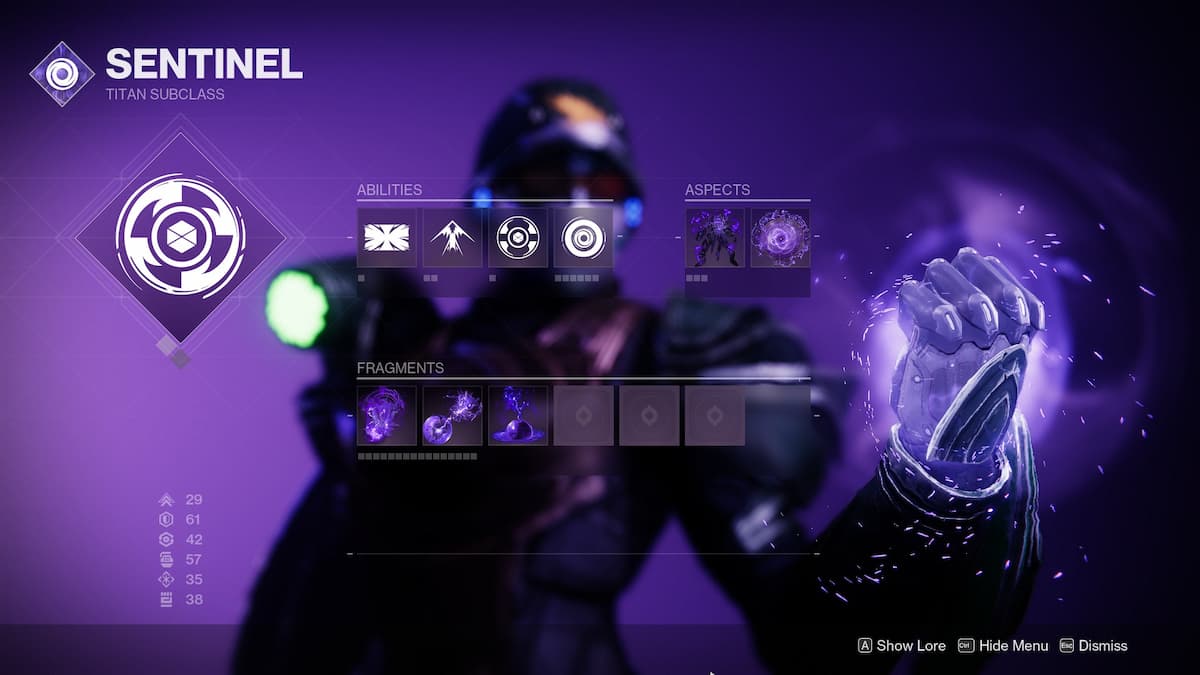Viewport: 1200px width, 675px height.
Task: Choose the fragment showing a bursting orb
Action: tap(452, 415)
